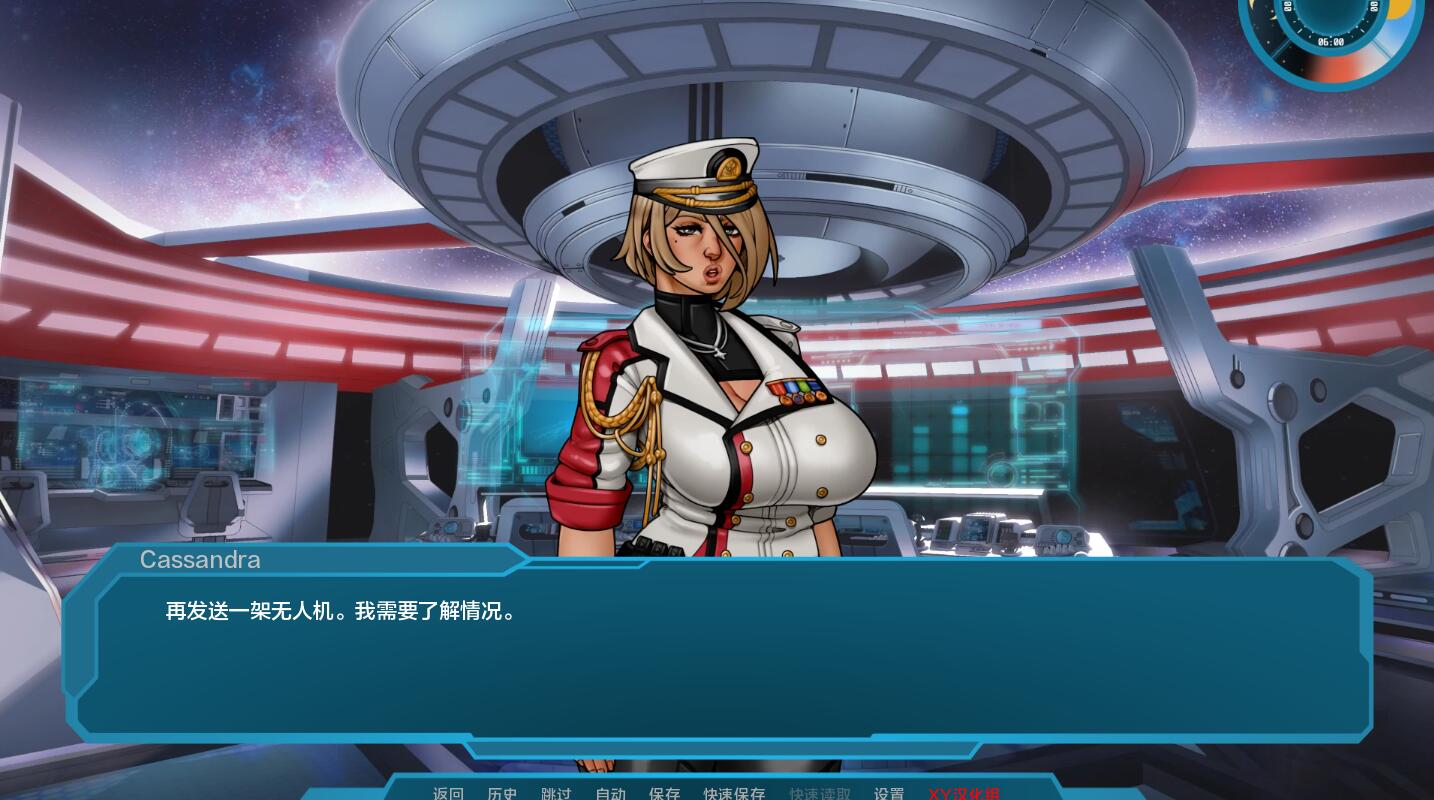
Task: Click the Cassandra name plate above the dialogue
Action: point(200,559)
